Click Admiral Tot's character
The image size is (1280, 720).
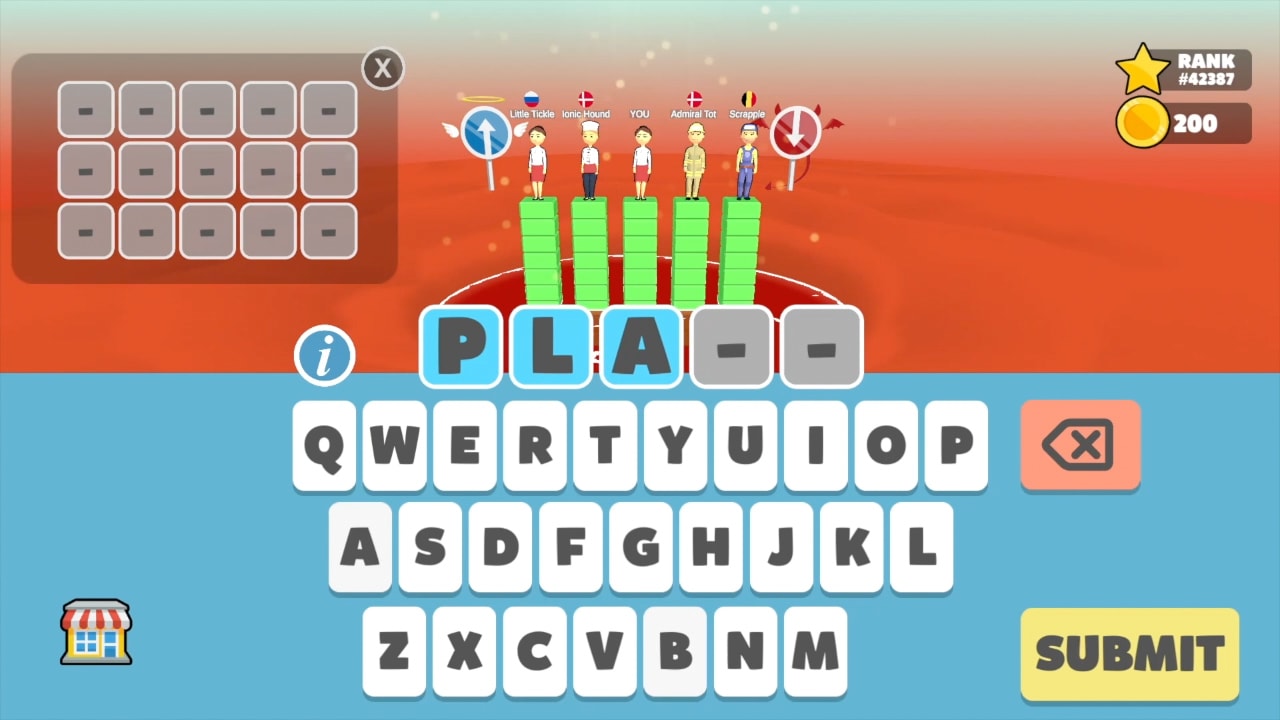click(x=692, y=158)
